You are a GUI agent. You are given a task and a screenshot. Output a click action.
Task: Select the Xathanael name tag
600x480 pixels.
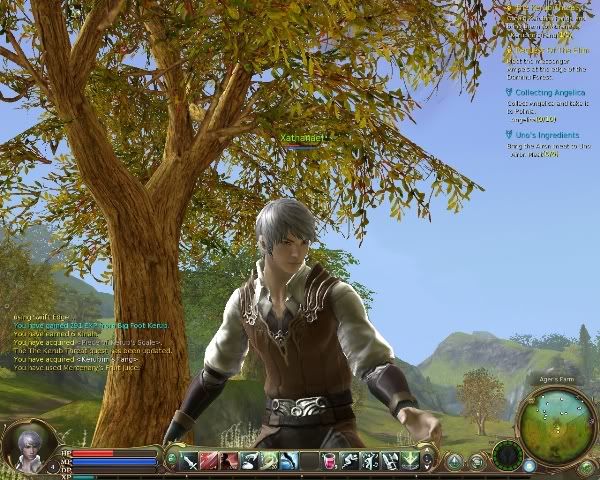click(301, 137)
